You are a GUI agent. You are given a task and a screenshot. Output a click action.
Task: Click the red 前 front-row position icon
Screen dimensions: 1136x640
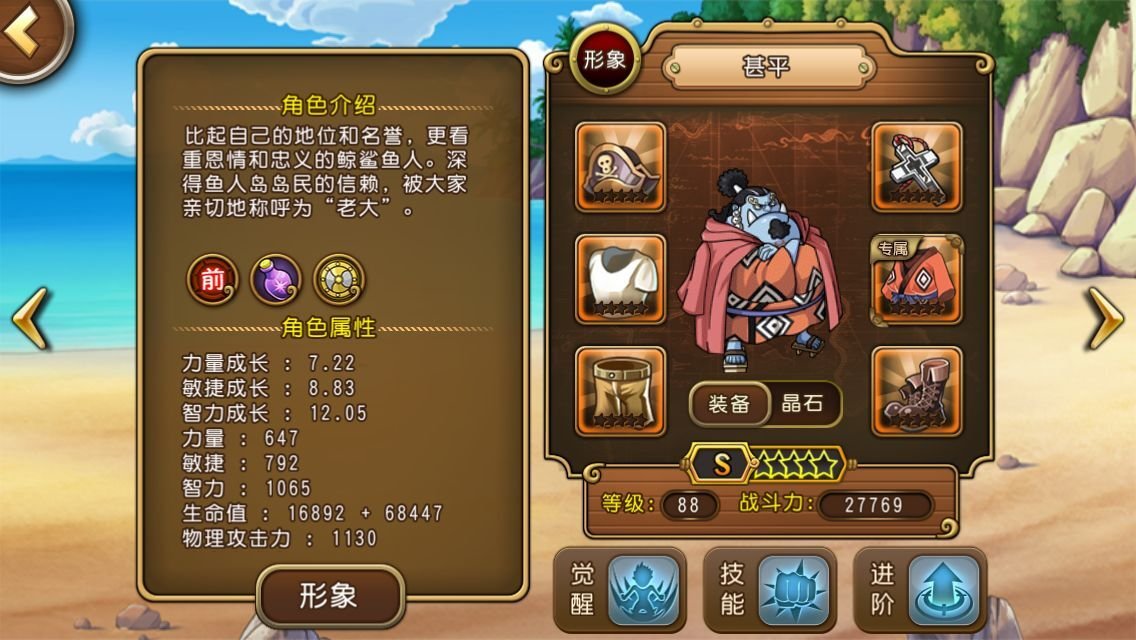click(213, 279)
